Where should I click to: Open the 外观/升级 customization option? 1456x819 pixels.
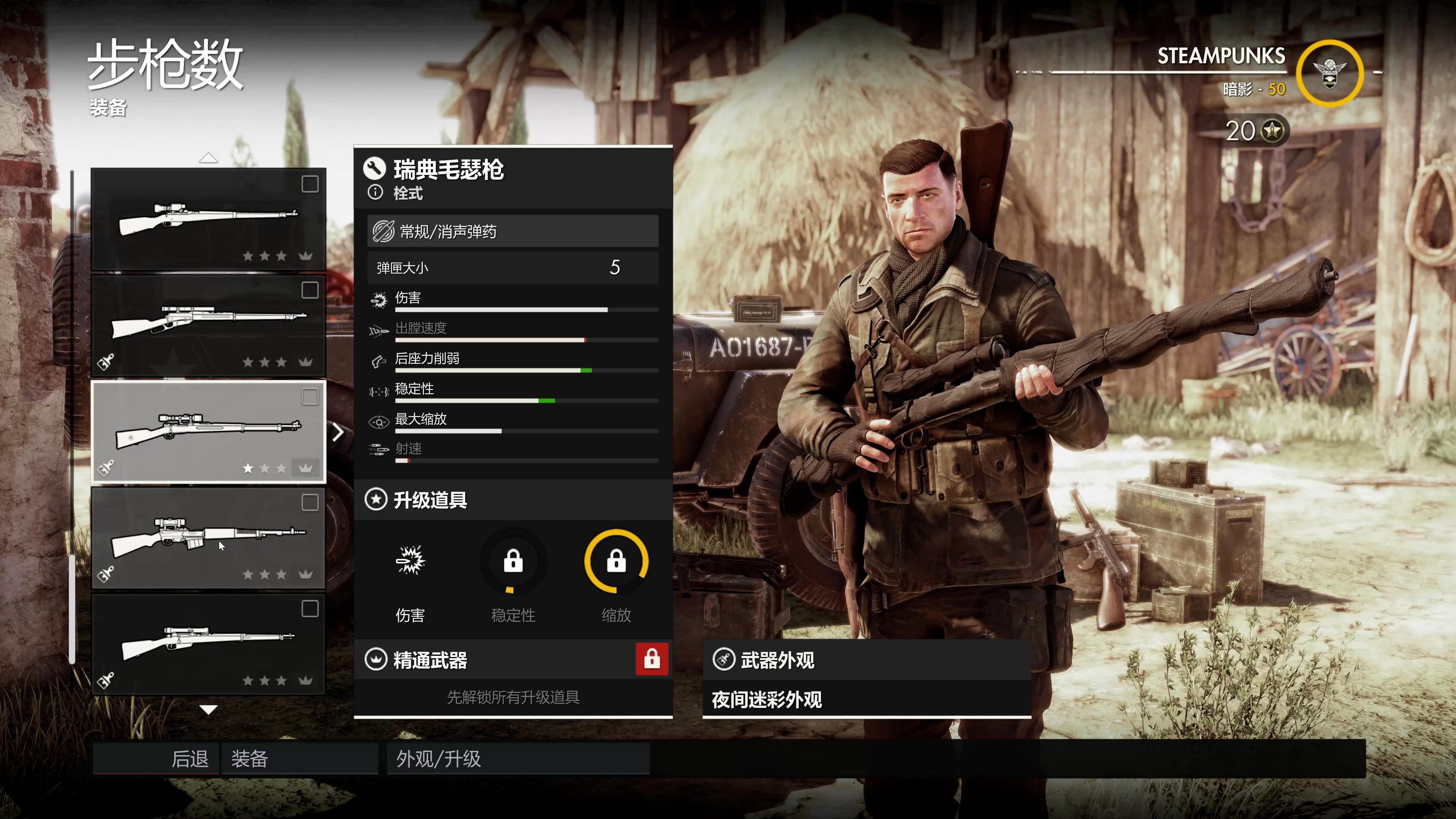(x=518, y=758)
